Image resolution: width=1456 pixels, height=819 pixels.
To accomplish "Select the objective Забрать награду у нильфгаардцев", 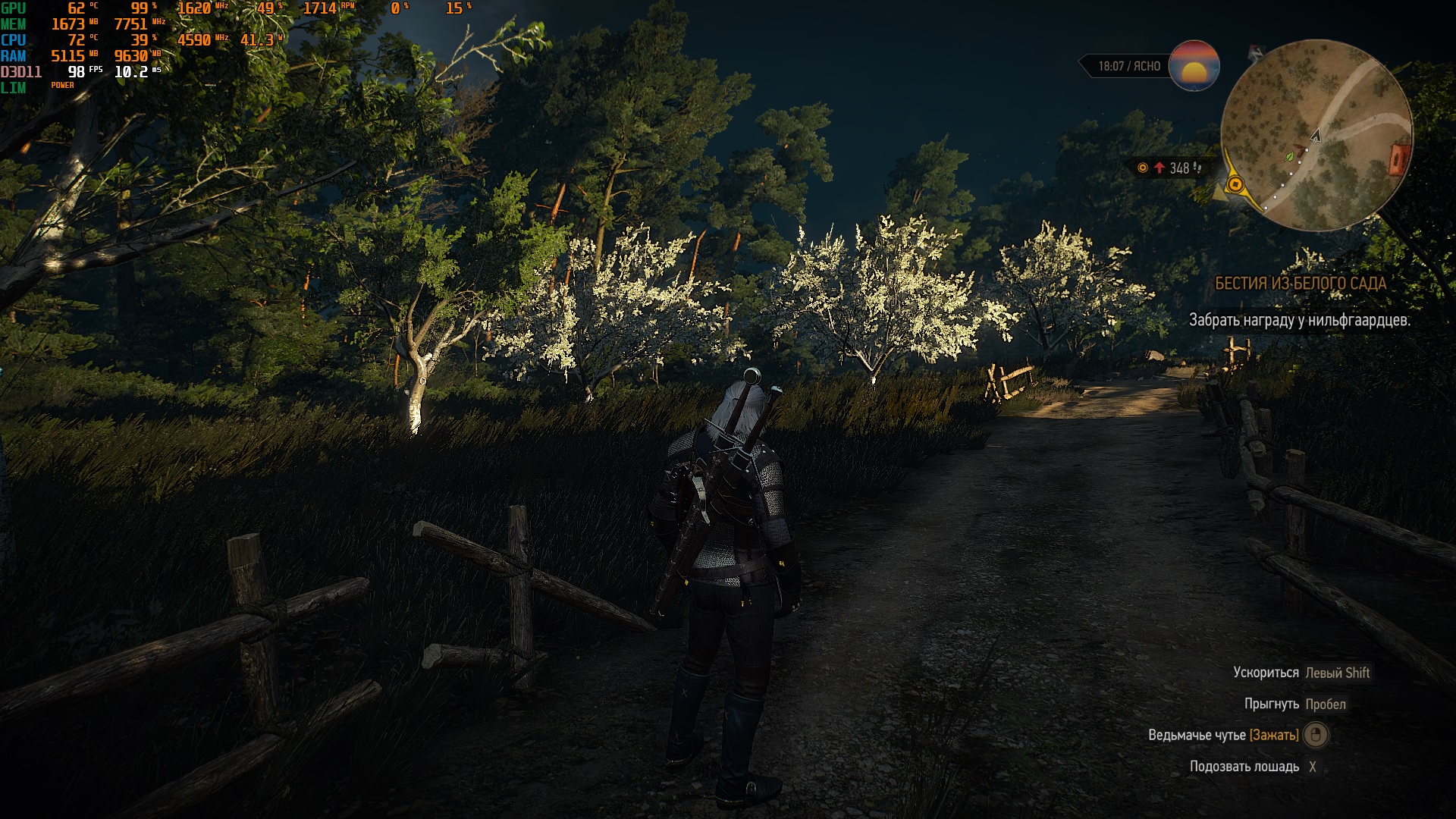I will click(x=1299, y=320).
